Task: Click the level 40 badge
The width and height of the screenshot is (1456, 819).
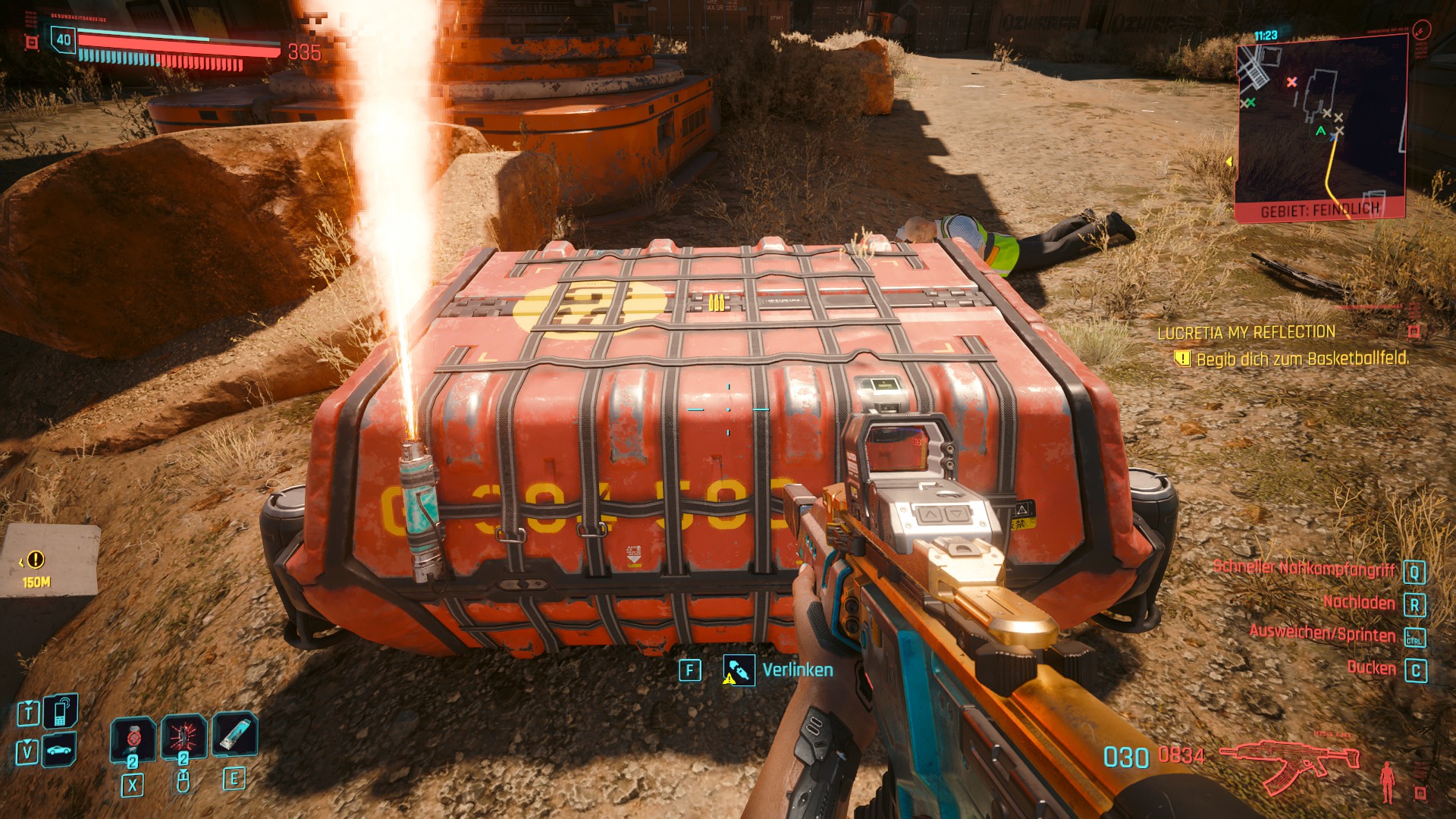Action: pos(64,40)
